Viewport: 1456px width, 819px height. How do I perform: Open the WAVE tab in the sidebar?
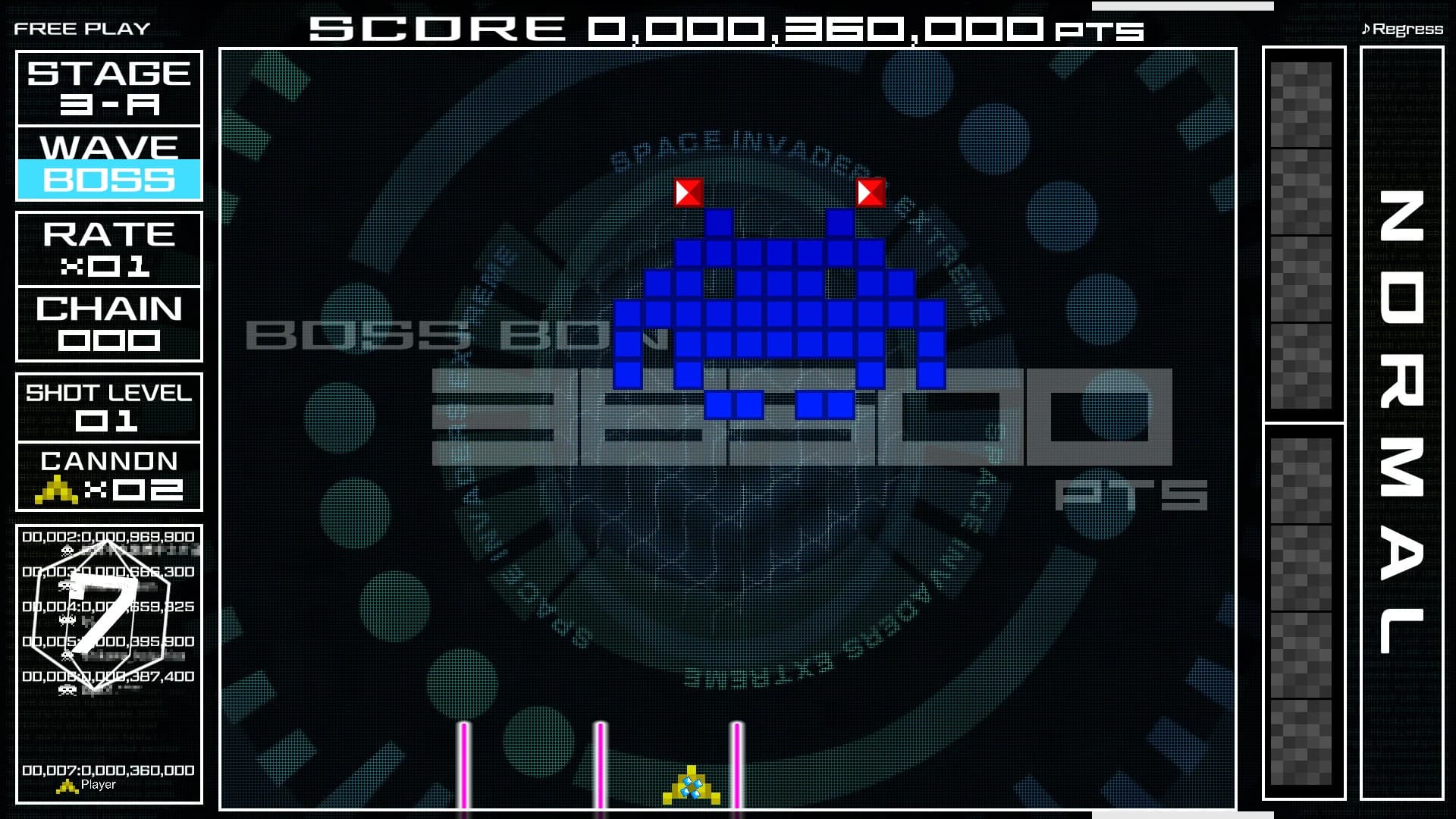[x=108, y=146]
